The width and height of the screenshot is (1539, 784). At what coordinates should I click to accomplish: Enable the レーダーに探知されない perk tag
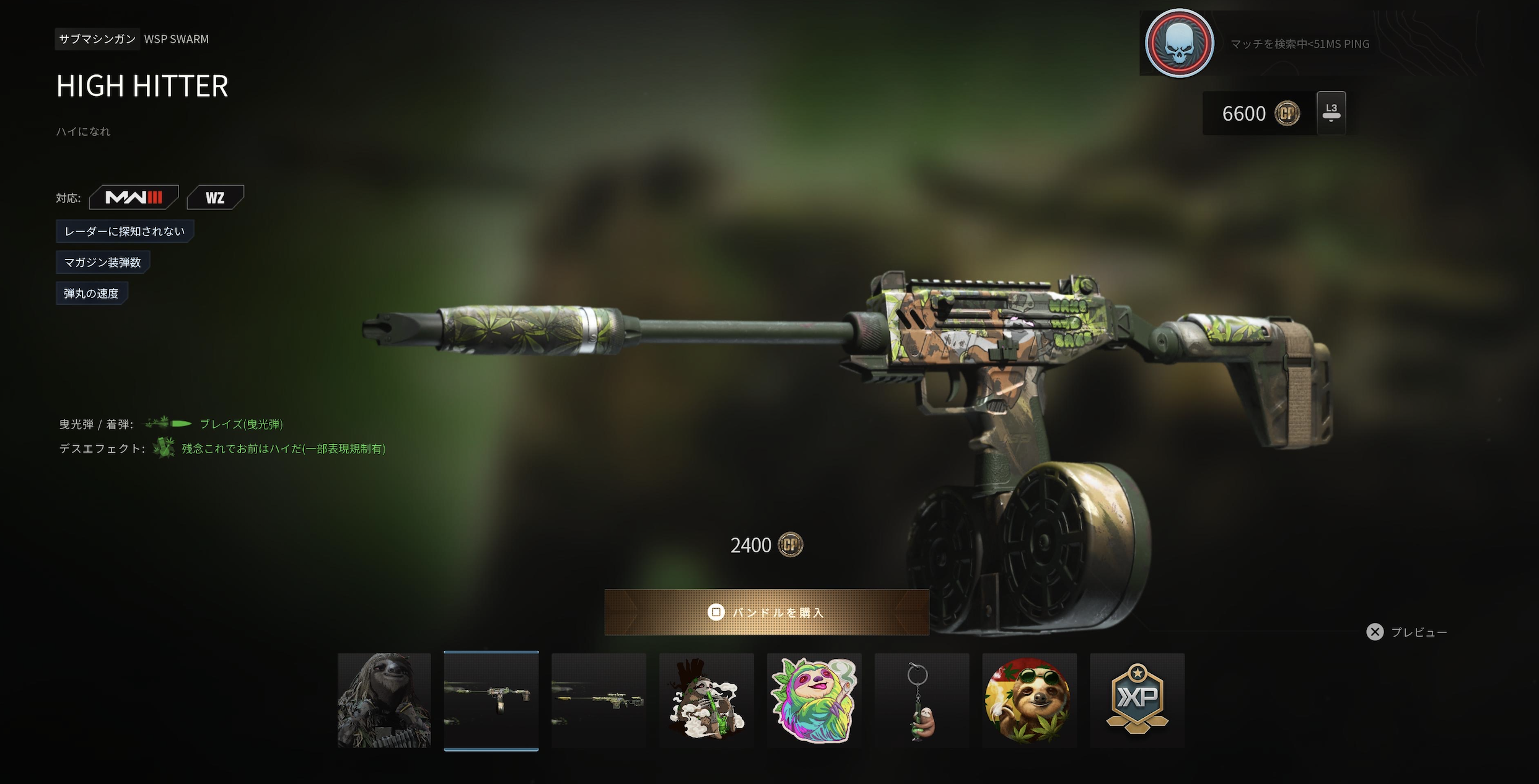point(125,231)
